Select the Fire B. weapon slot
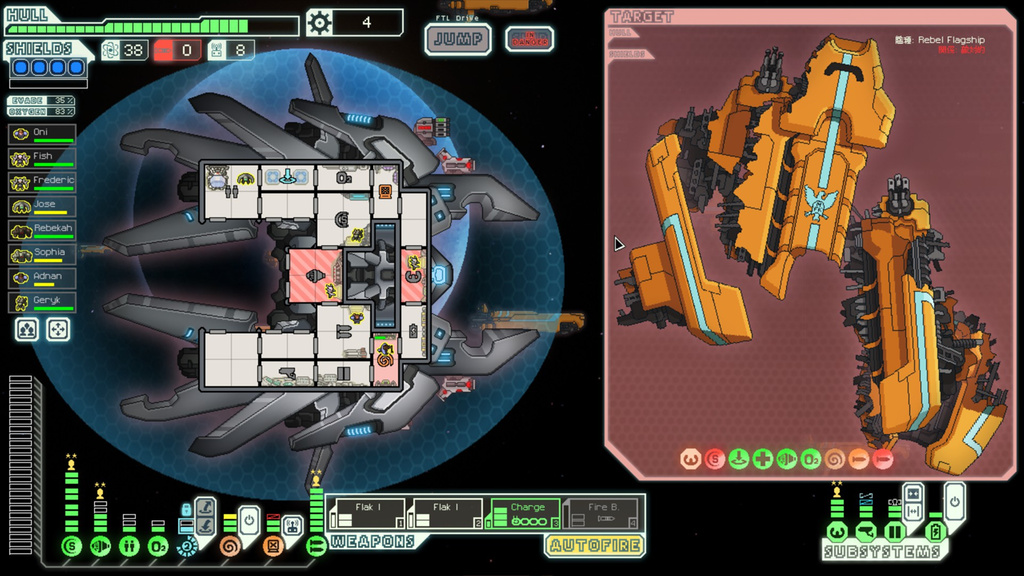Screen dimensions: 1024x576 tap(602, 513)
